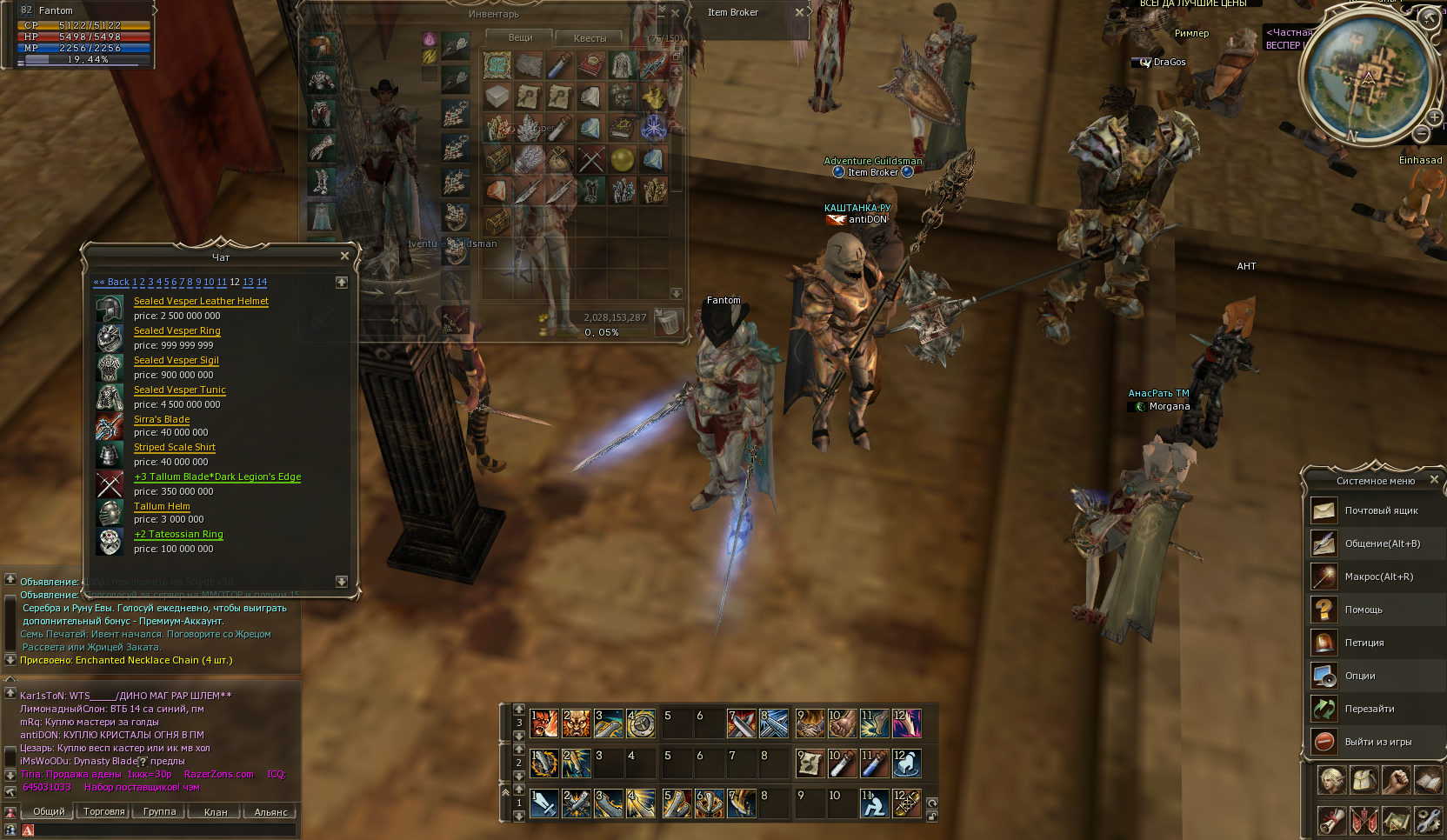Close the Item Broker window
Viewport: 1447px width, 840px height.
pyautogui.click(x=799, y=12)
